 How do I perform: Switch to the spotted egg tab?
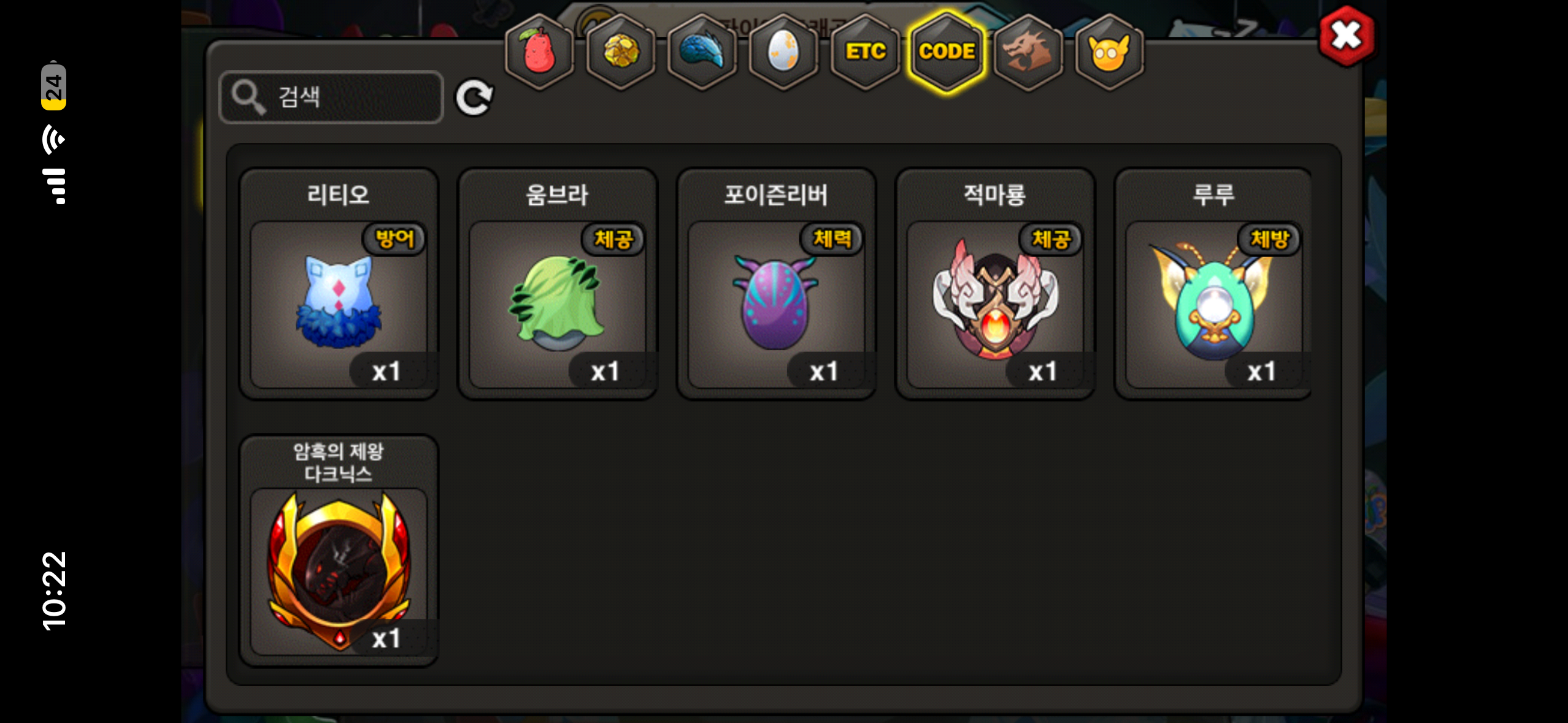tap(783, 52)
